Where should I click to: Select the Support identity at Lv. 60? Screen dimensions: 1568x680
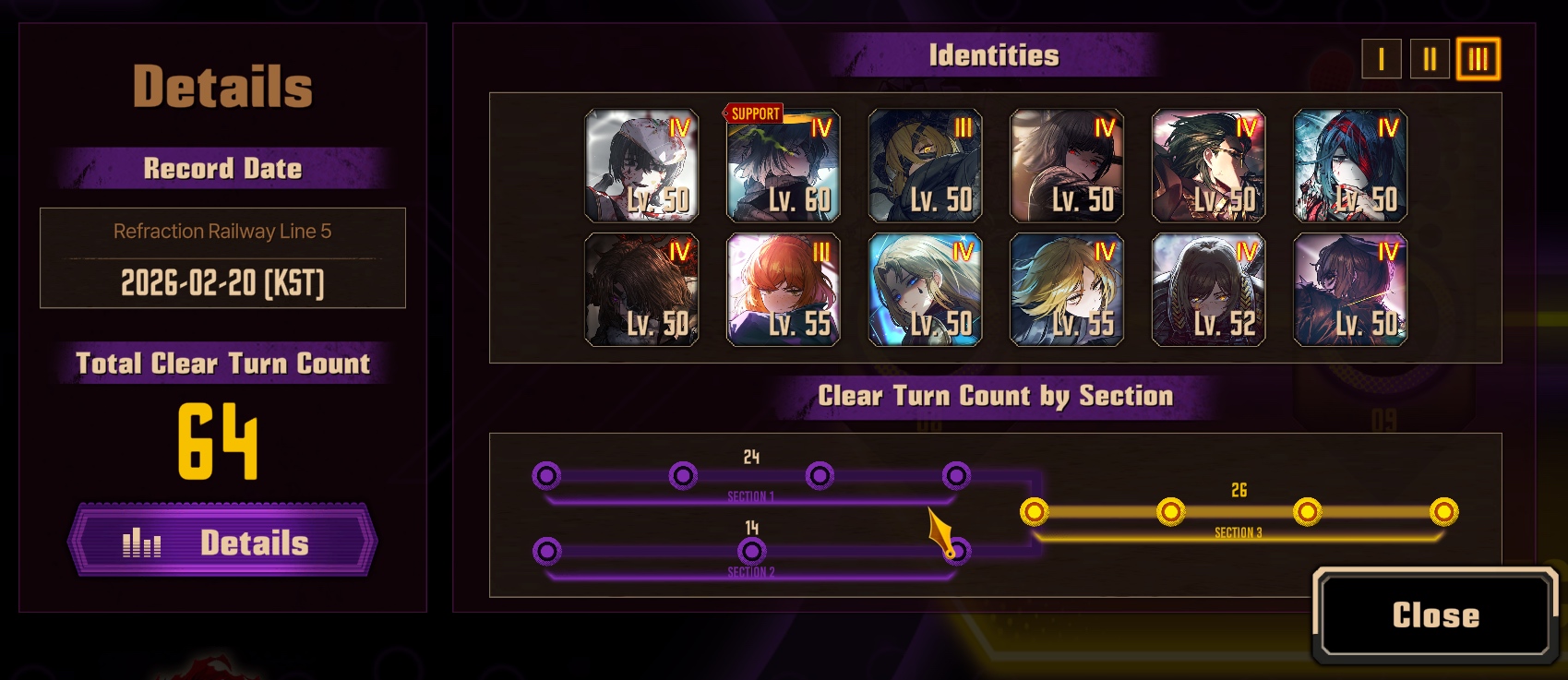coord(784,166)
